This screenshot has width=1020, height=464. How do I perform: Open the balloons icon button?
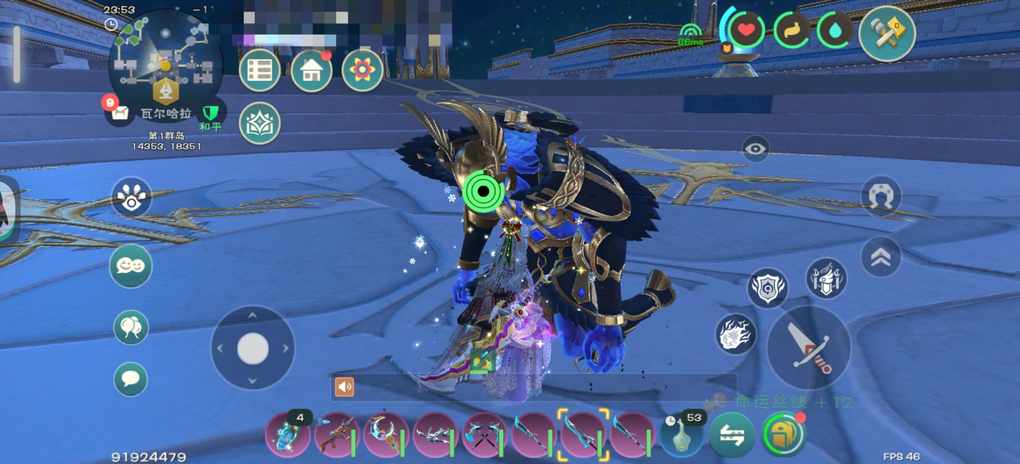click(x=131, y=327)
